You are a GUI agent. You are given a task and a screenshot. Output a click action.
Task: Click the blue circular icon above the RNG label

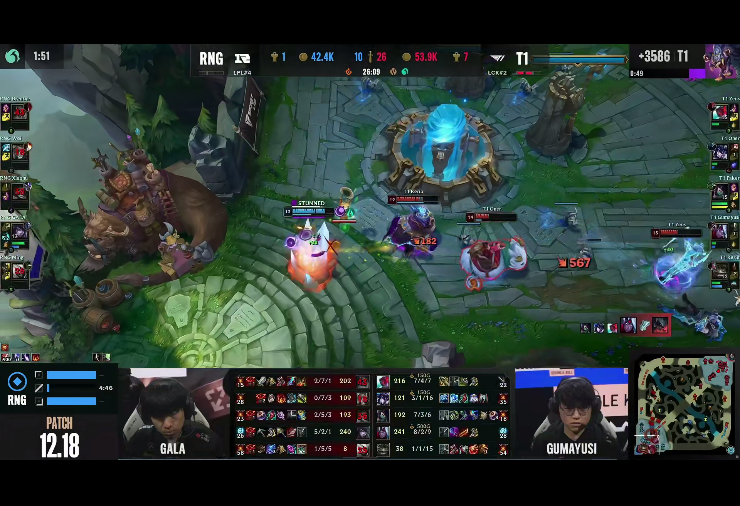point(17,381)
